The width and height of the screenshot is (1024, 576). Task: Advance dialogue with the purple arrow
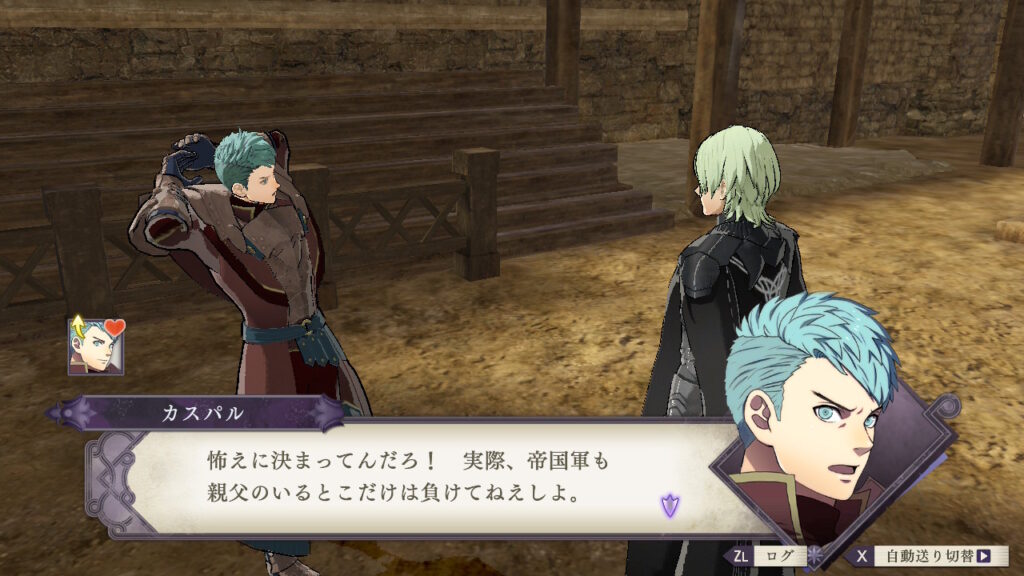click(x=669, y=506)
